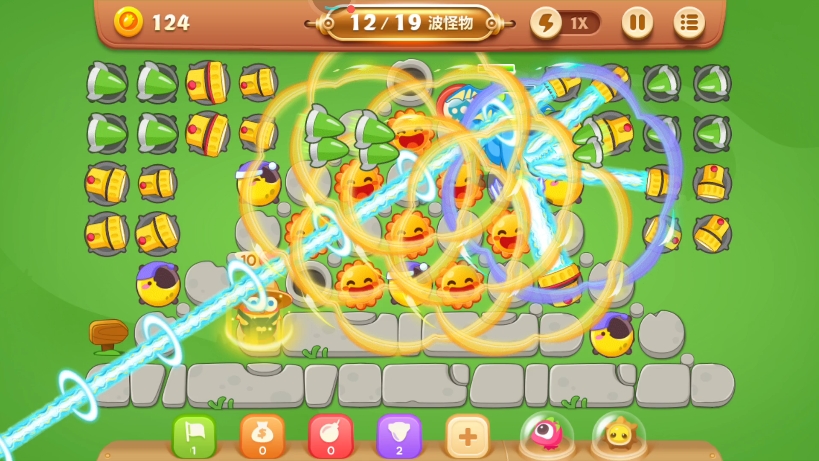
Task: Use the green flag item
Action: pos(194,437)
